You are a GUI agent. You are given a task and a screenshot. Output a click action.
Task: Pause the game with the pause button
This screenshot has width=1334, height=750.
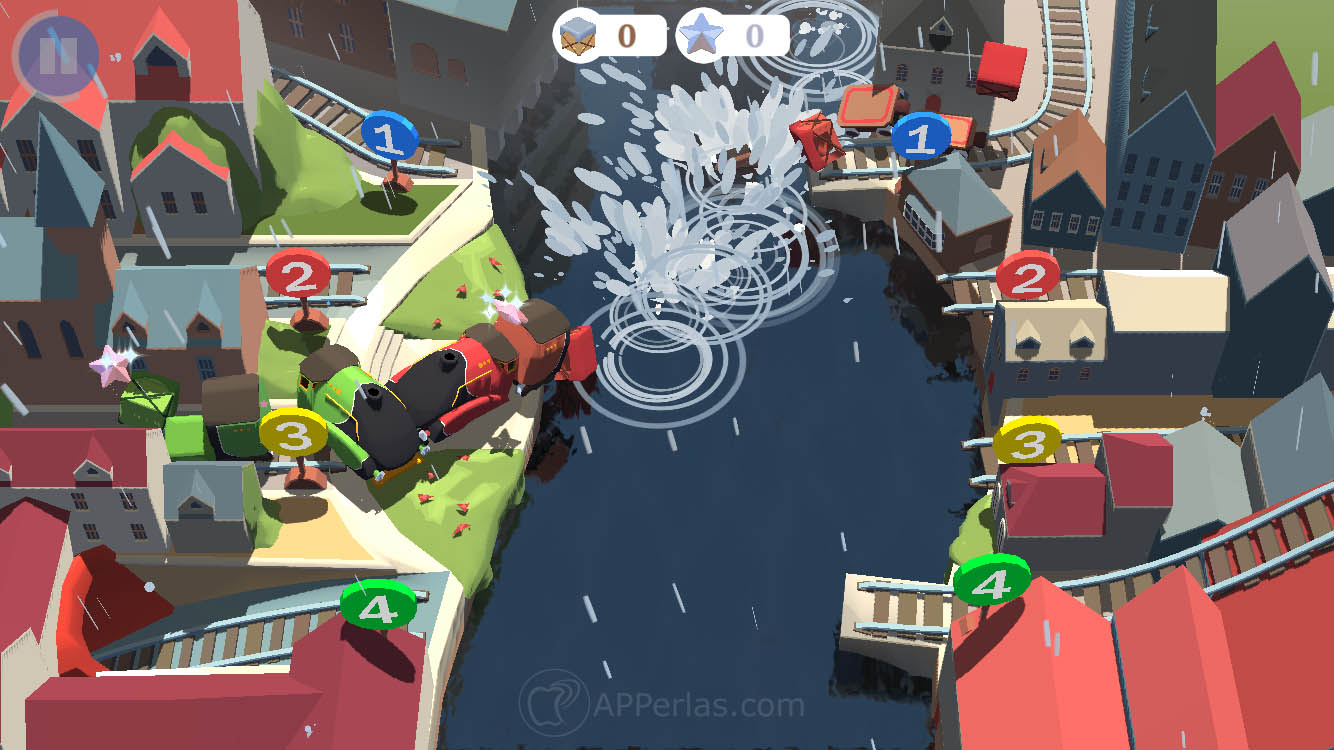(x=57, y=54)
